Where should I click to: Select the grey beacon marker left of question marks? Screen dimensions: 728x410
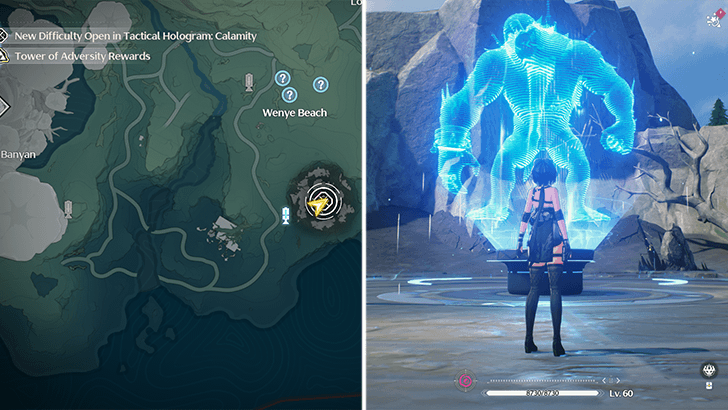tap(248, 83)
